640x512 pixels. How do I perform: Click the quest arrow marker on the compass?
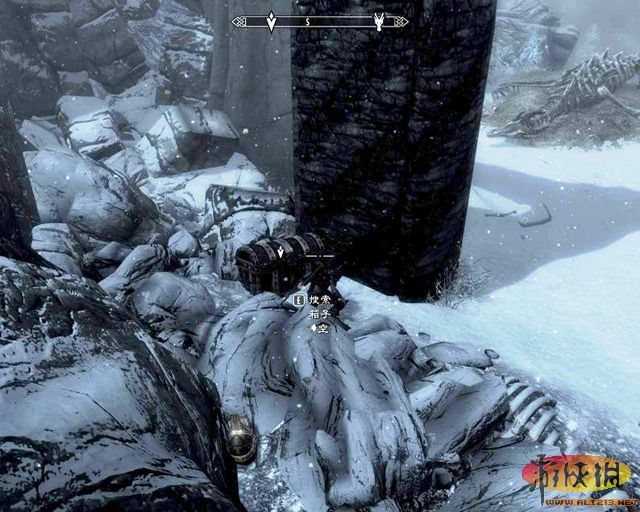(271, 20)
